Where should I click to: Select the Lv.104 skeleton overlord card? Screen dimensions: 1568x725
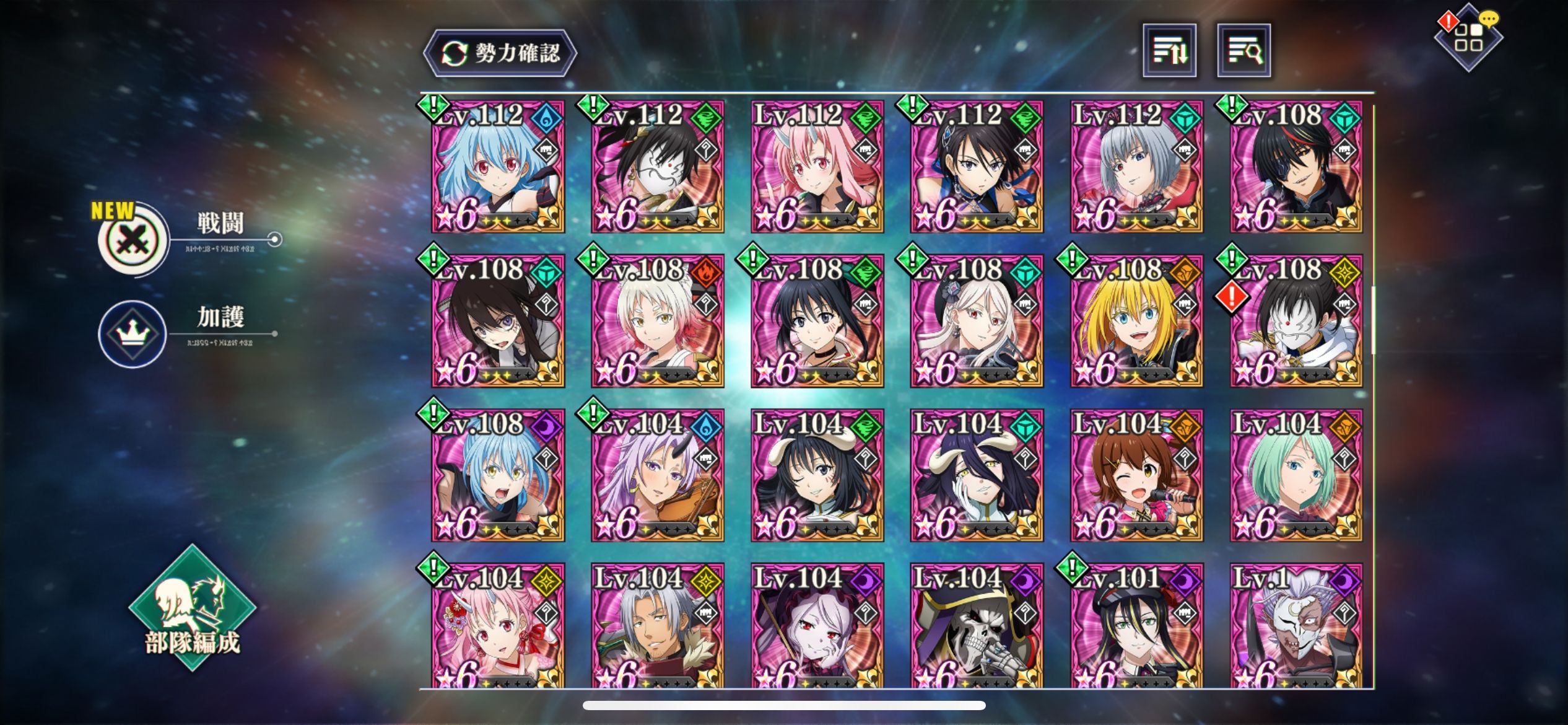[x=977, y=626]
